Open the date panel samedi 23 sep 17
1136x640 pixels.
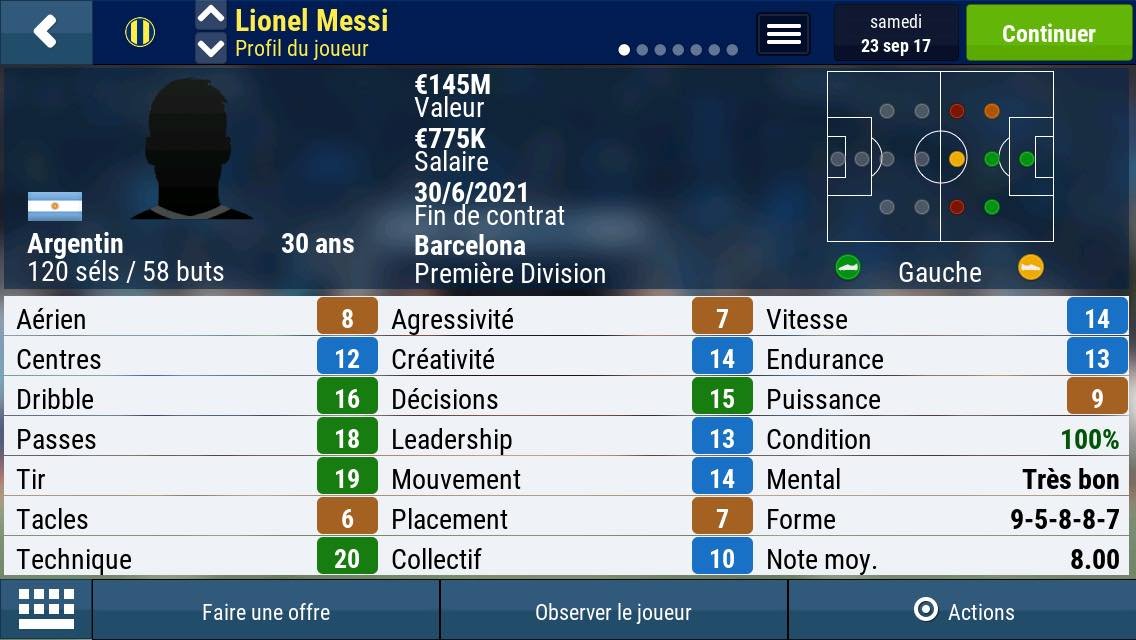[895, 34]
